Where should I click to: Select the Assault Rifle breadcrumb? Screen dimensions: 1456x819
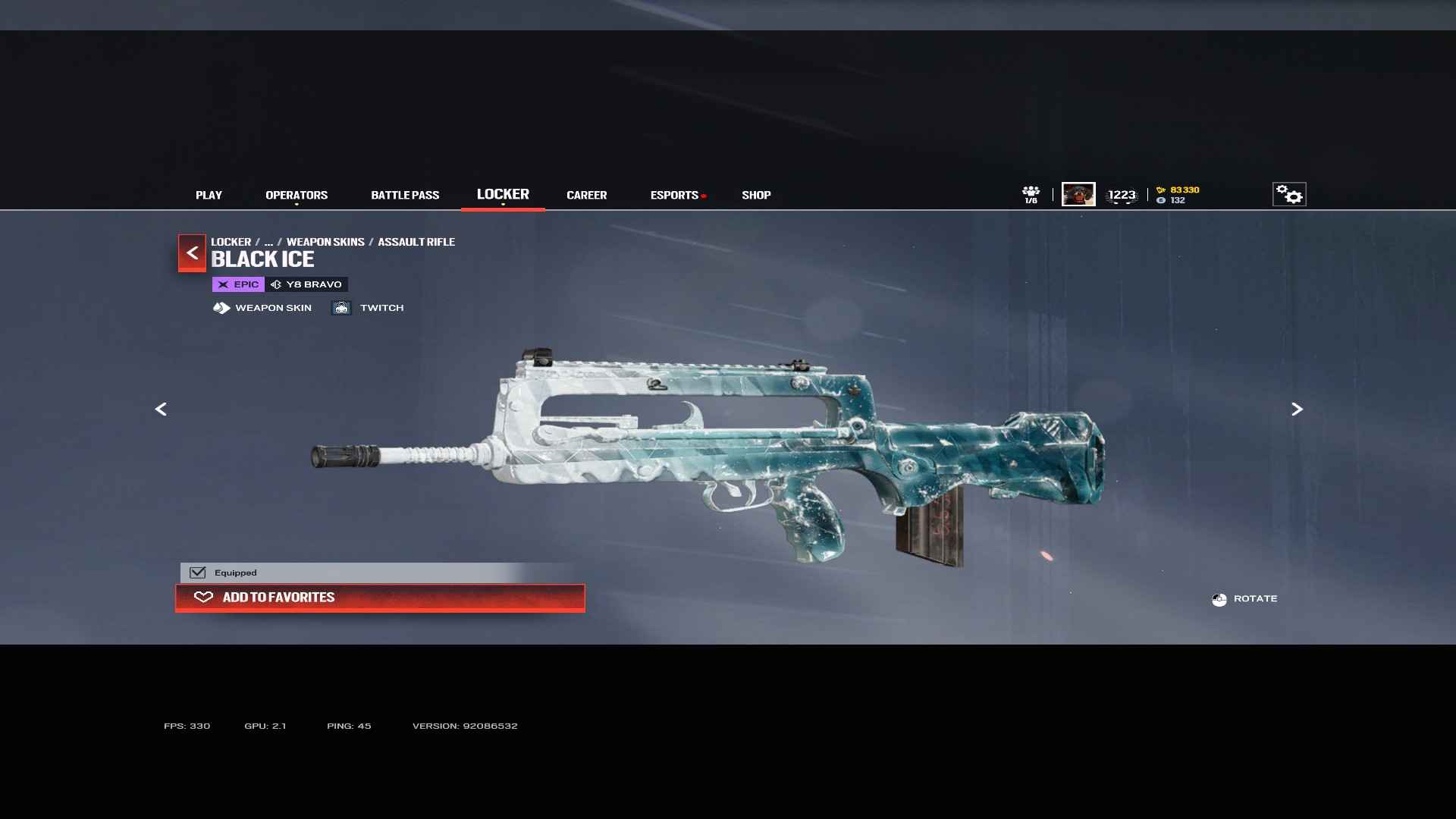tap(416, 242)
